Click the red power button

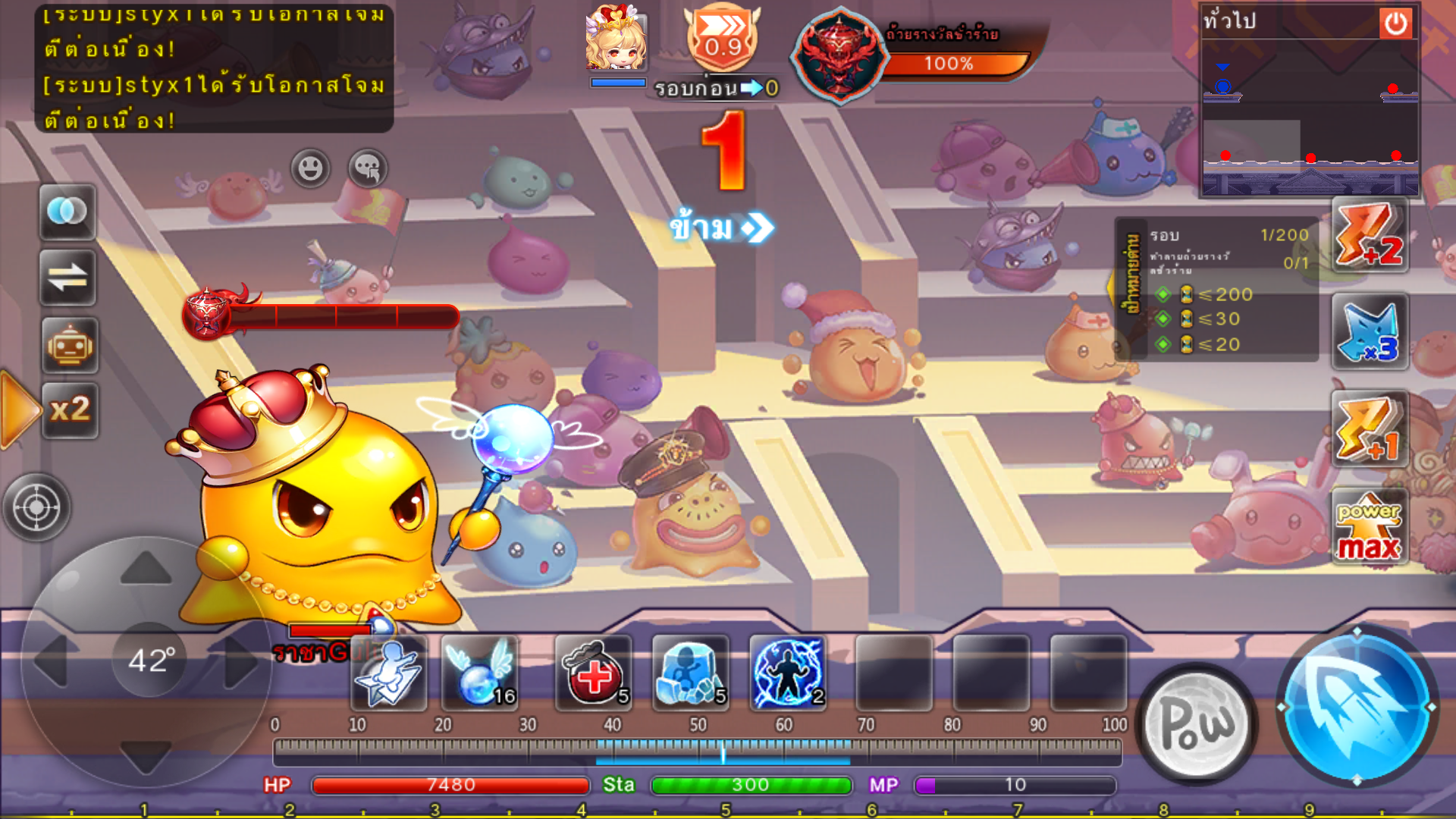coord(1395,24)
